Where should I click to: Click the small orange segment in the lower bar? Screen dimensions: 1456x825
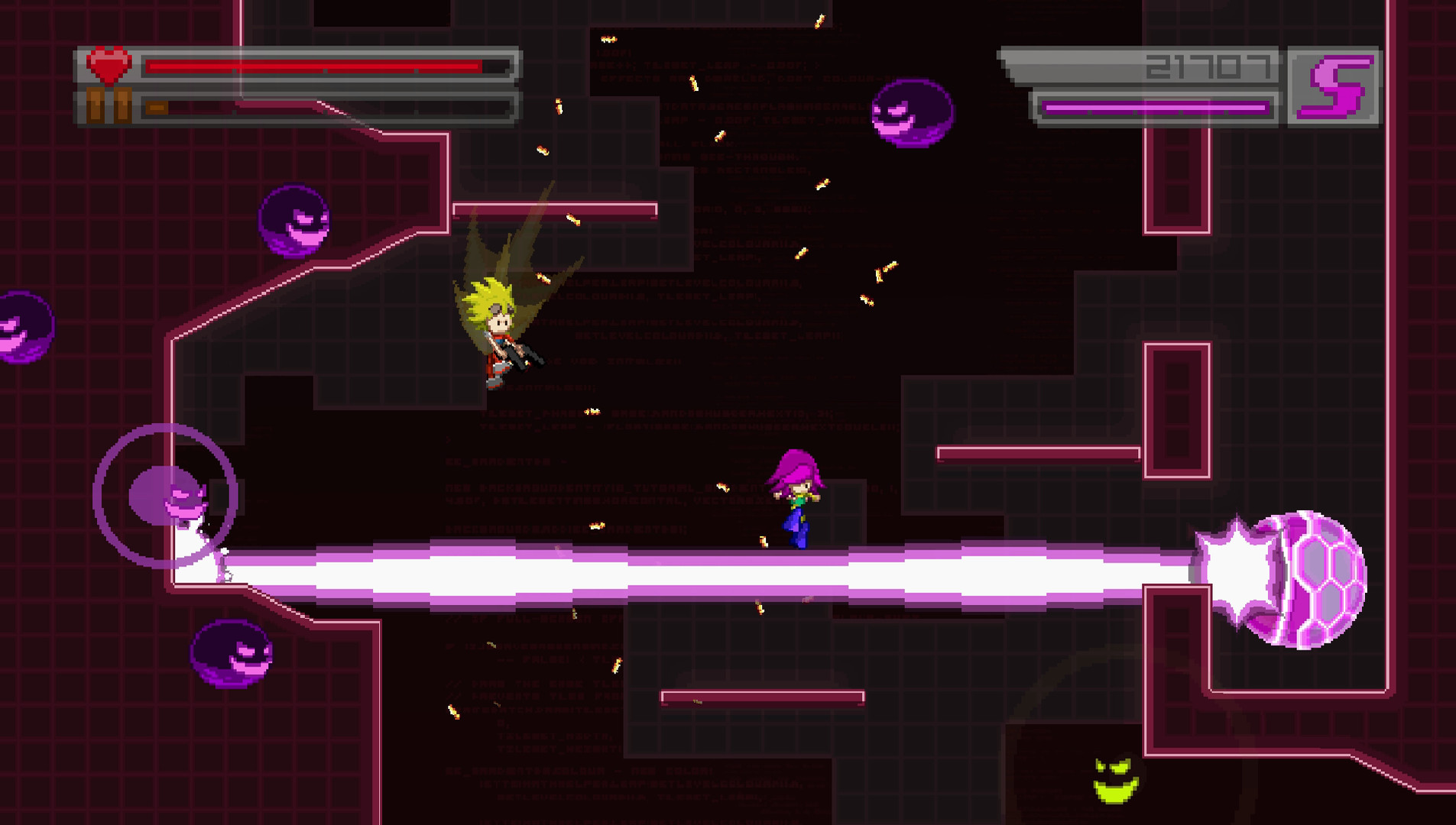click(156, 108)
